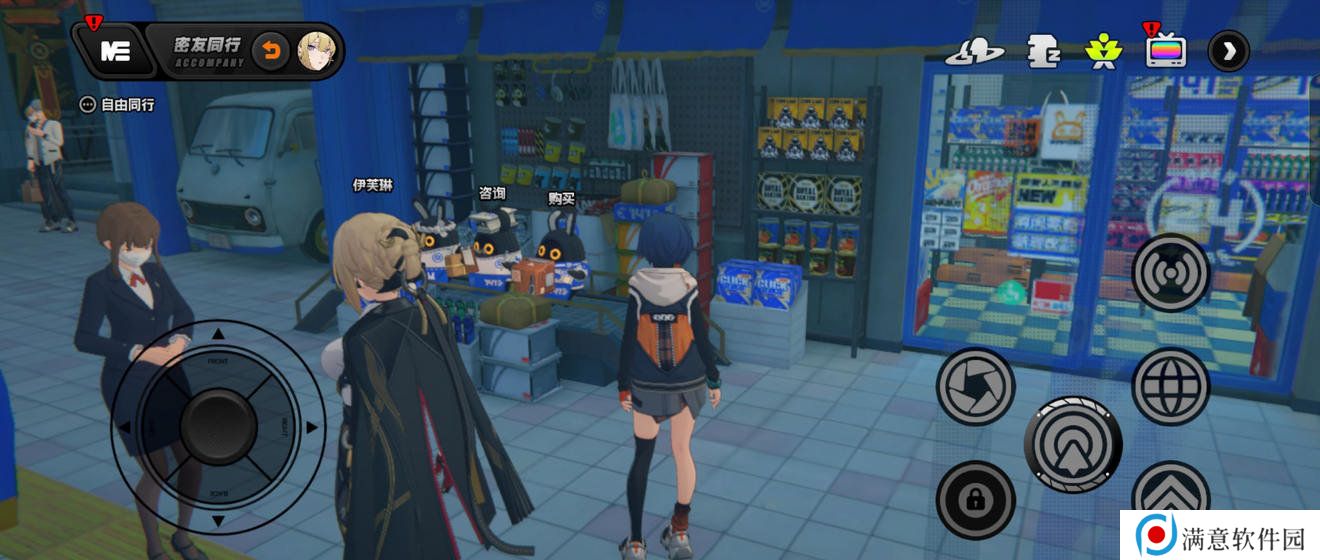Choose the 咨询 inquiry prompt
This screenshot has height=560, width=1320.
click(492, 192)
